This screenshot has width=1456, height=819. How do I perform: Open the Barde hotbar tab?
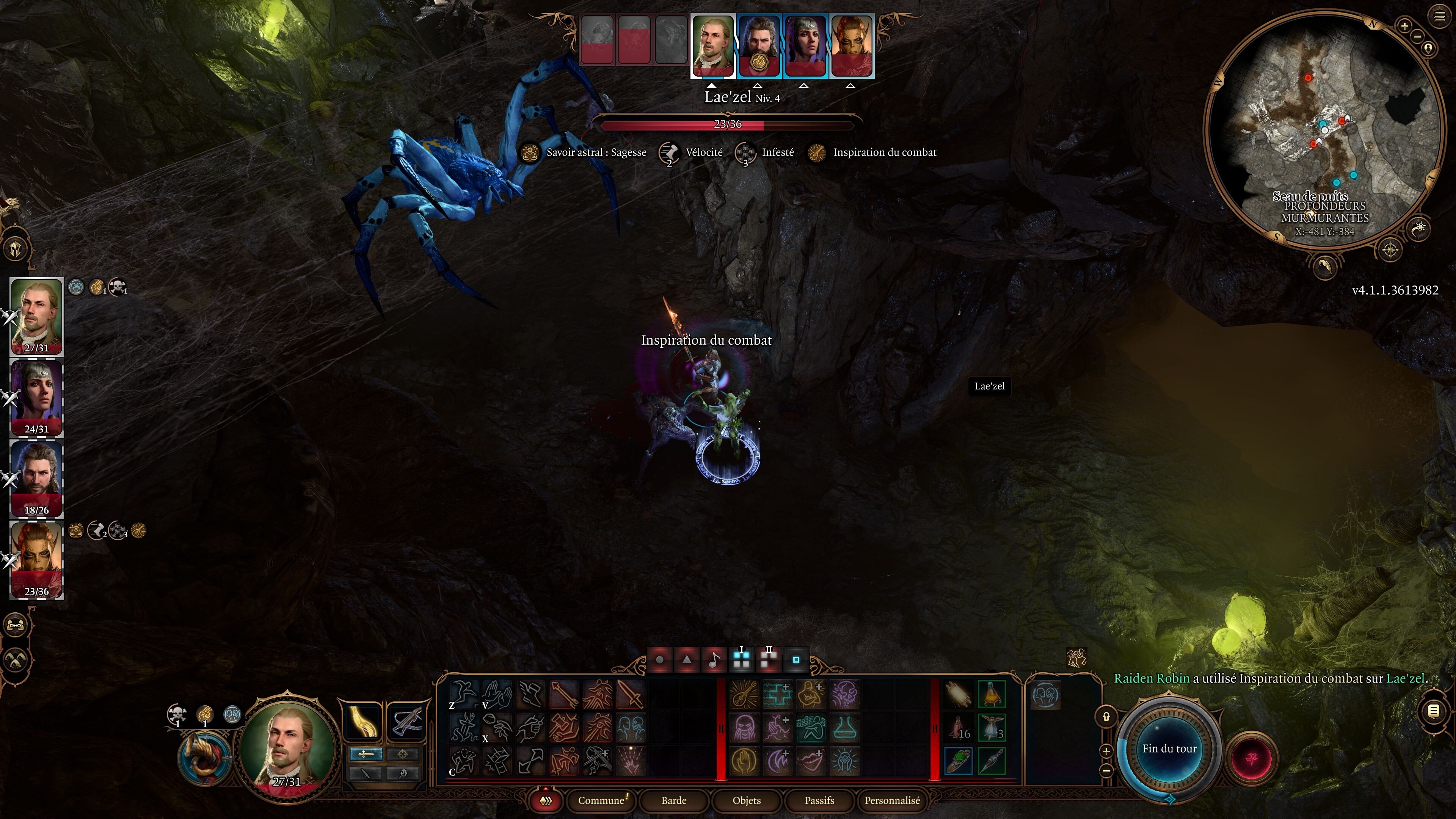(674, 800)
